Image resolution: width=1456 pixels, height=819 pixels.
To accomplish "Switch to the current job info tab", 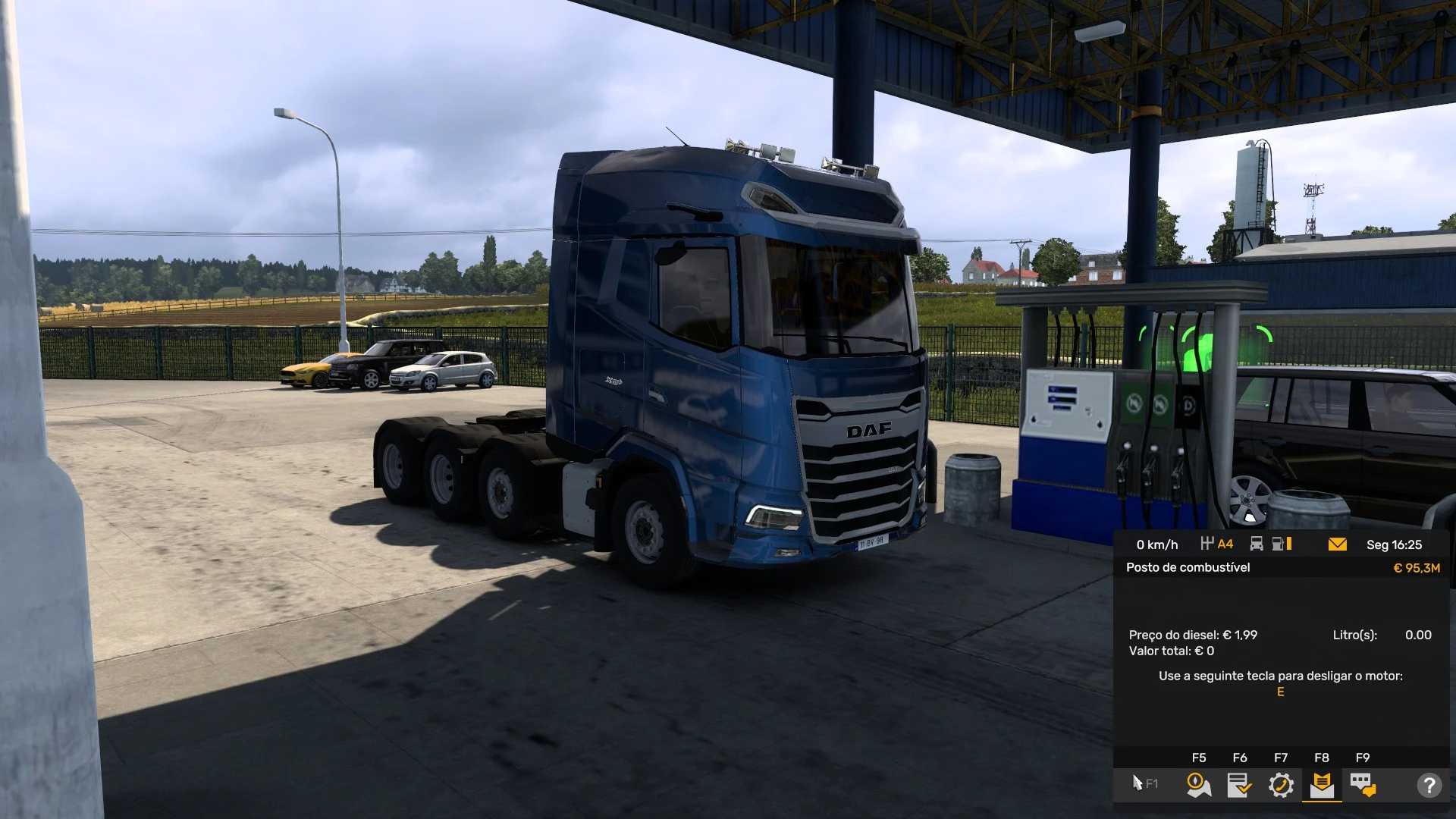I will 1240,785.
